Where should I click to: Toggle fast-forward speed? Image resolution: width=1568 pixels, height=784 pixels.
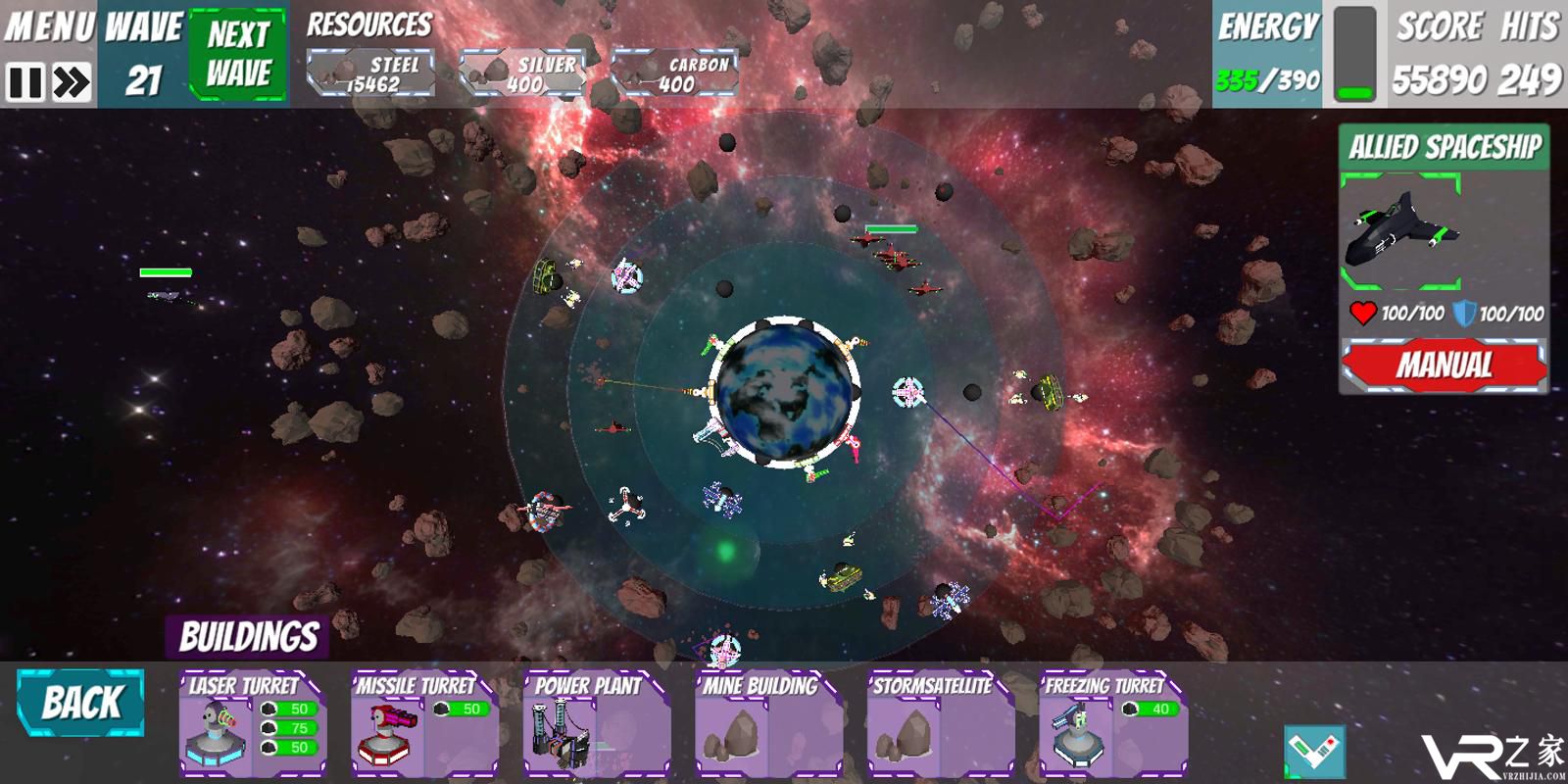[72, 82]
